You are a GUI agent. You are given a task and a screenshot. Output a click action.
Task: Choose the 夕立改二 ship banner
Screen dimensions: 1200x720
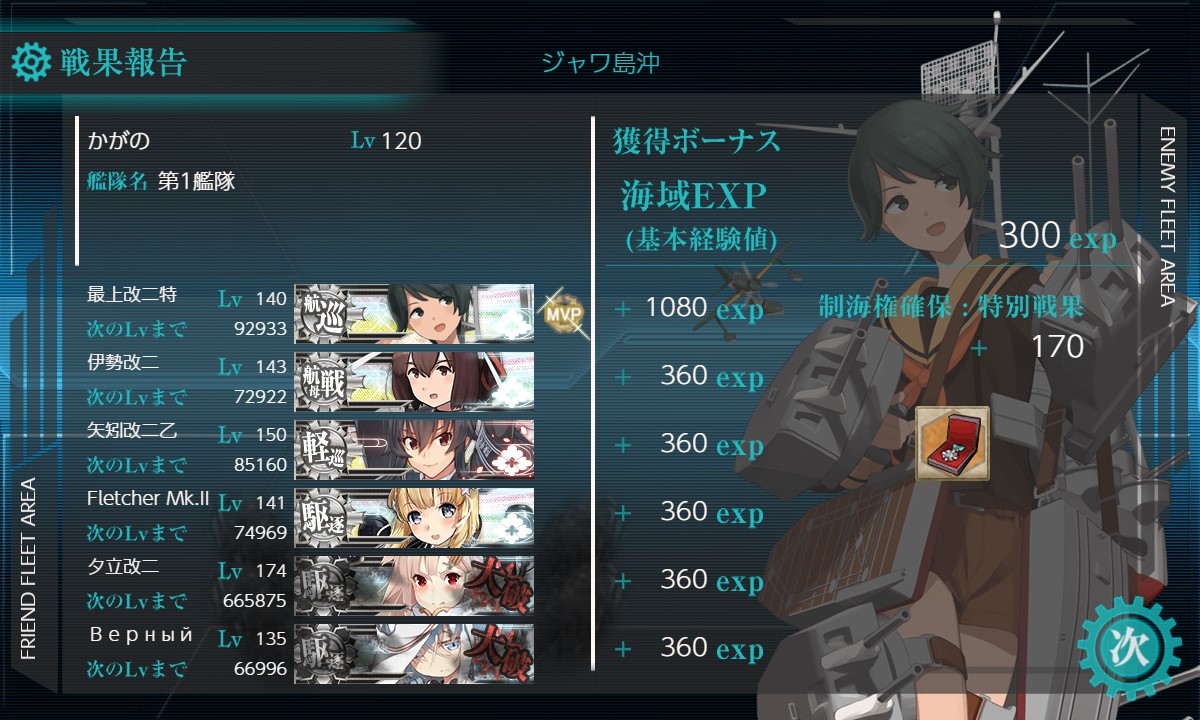pos(414,585)
